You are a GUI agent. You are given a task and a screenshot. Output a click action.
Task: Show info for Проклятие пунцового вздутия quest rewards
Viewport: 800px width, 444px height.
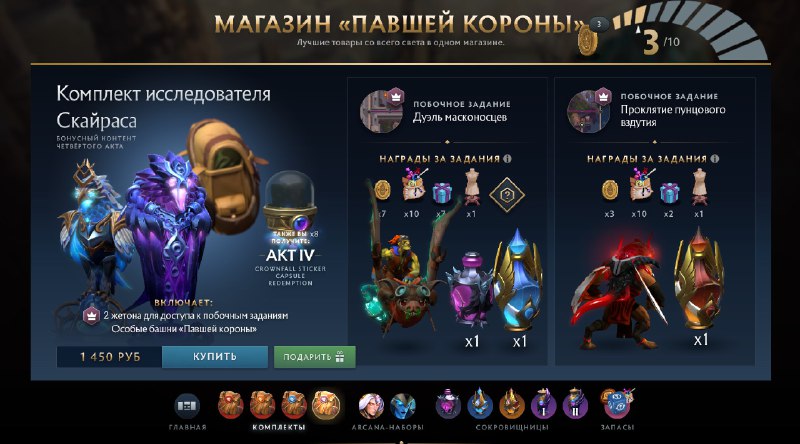coord(714,158)
